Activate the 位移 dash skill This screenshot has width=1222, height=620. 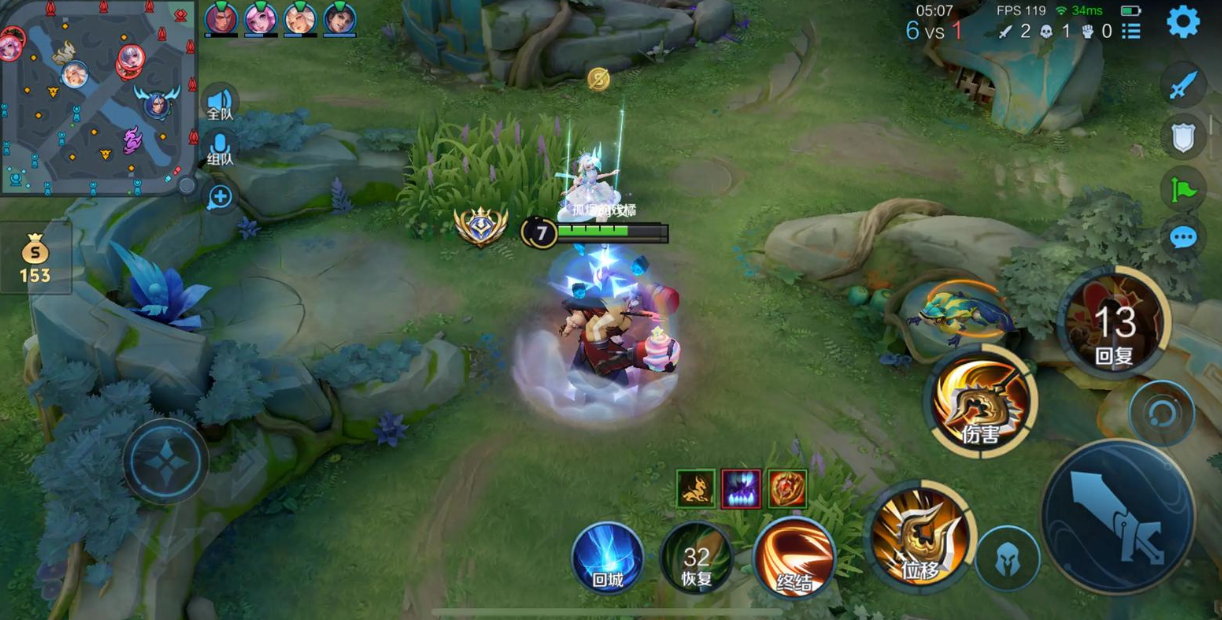[920, 533]
